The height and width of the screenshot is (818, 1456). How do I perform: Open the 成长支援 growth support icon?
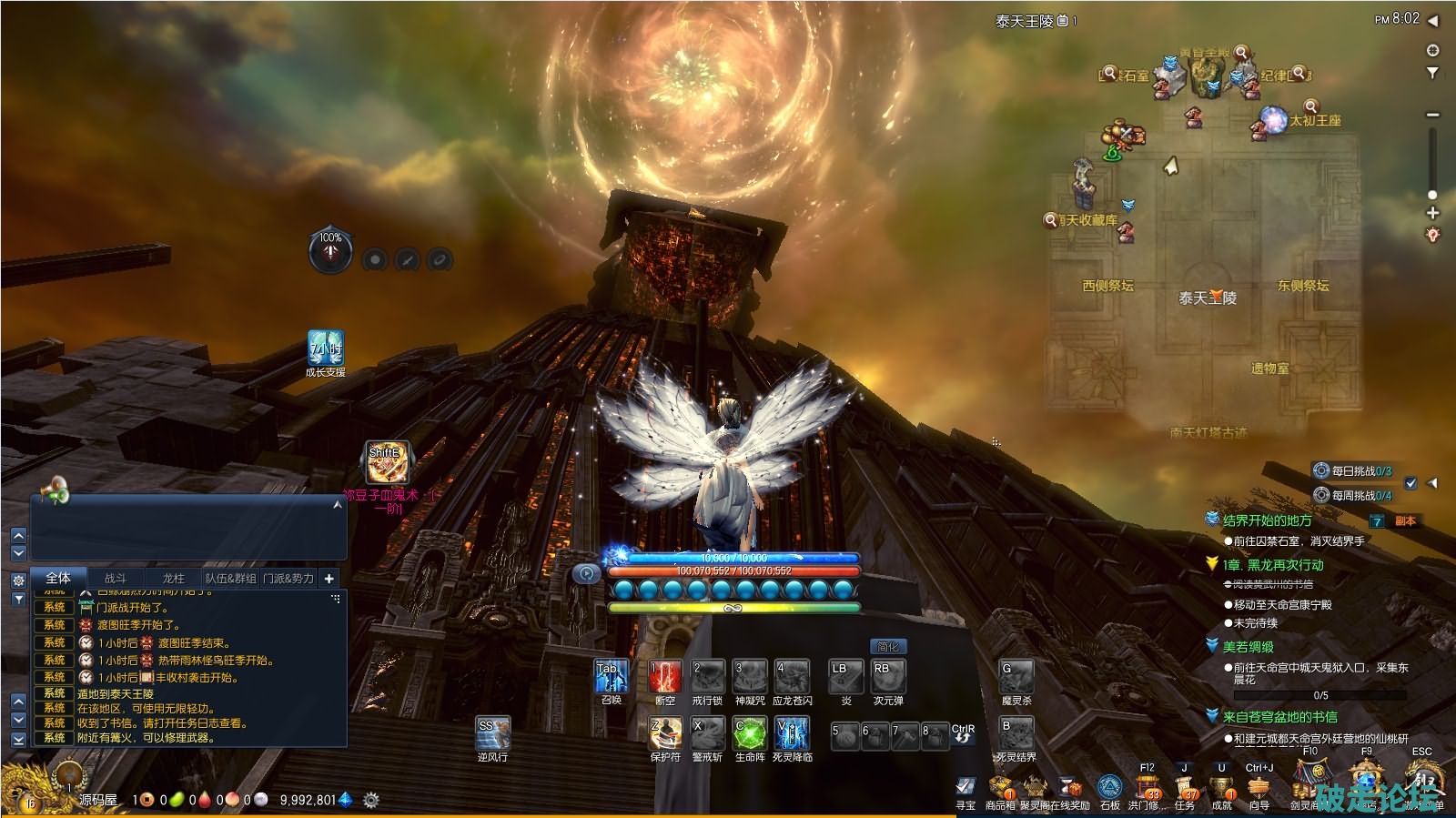[325, 348]
